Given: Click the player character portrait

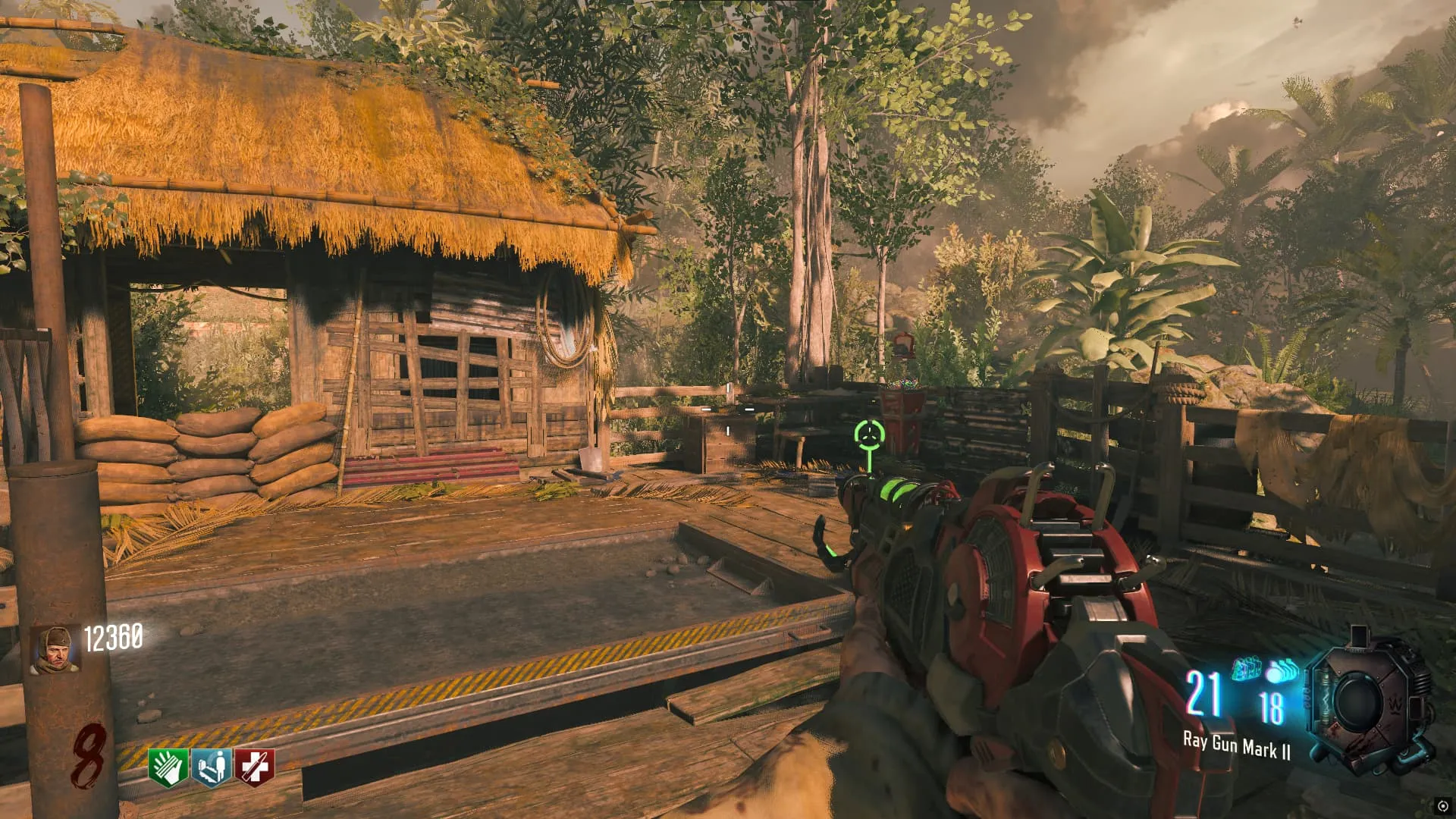Looking at the screenshot, I should (x=55, y=649).
